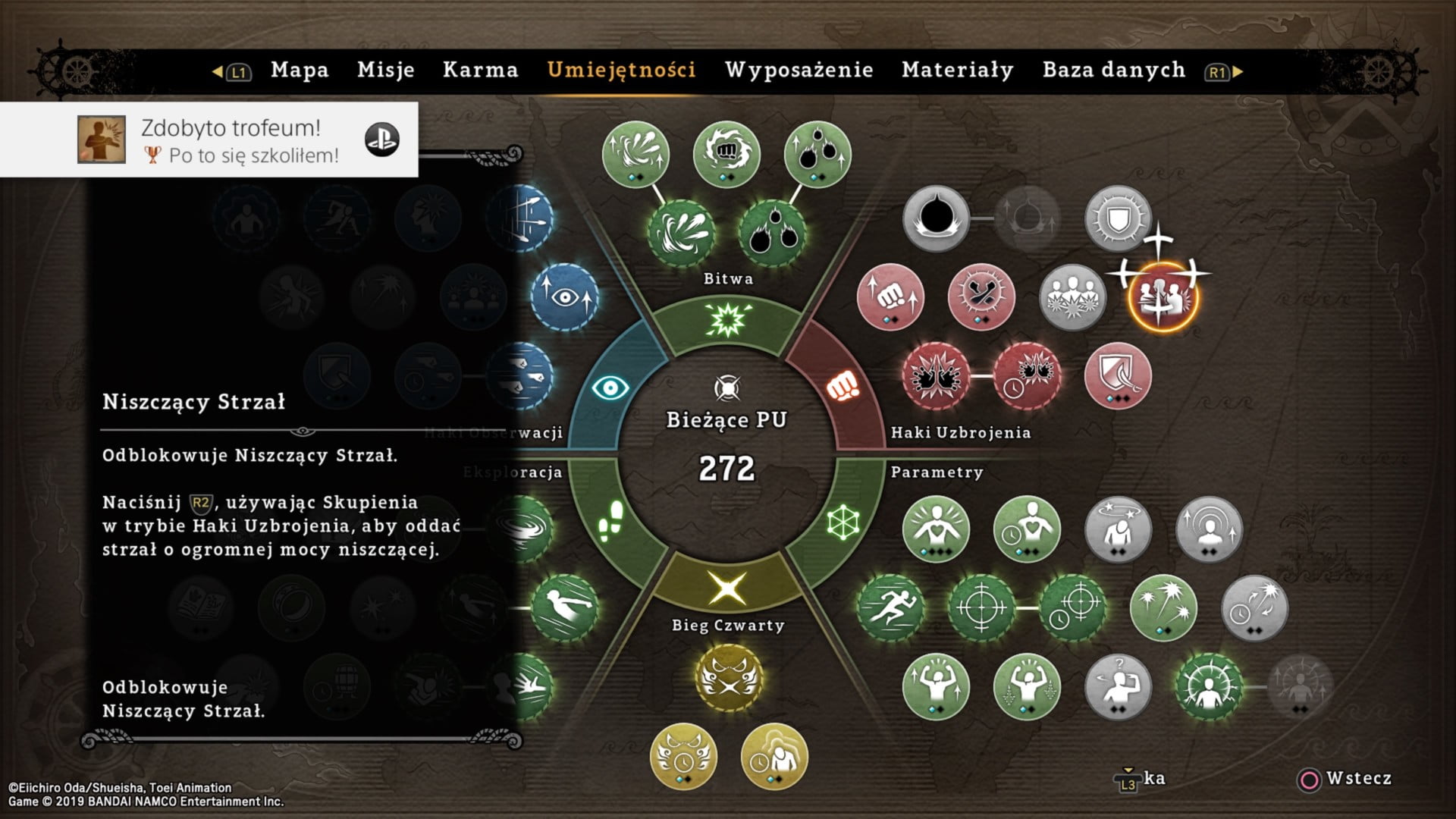Viewport: 1456px width, 819px height.
Task: Select the green heart figure skill
Action: point(936,529)
